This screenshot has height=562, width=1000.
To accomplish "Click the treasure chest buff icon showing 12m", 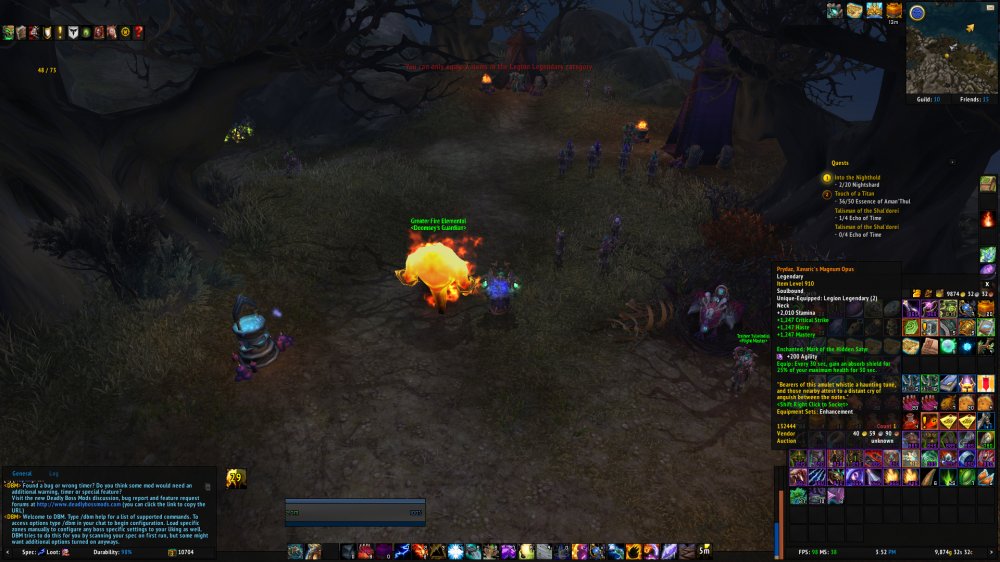I will 893,11.
